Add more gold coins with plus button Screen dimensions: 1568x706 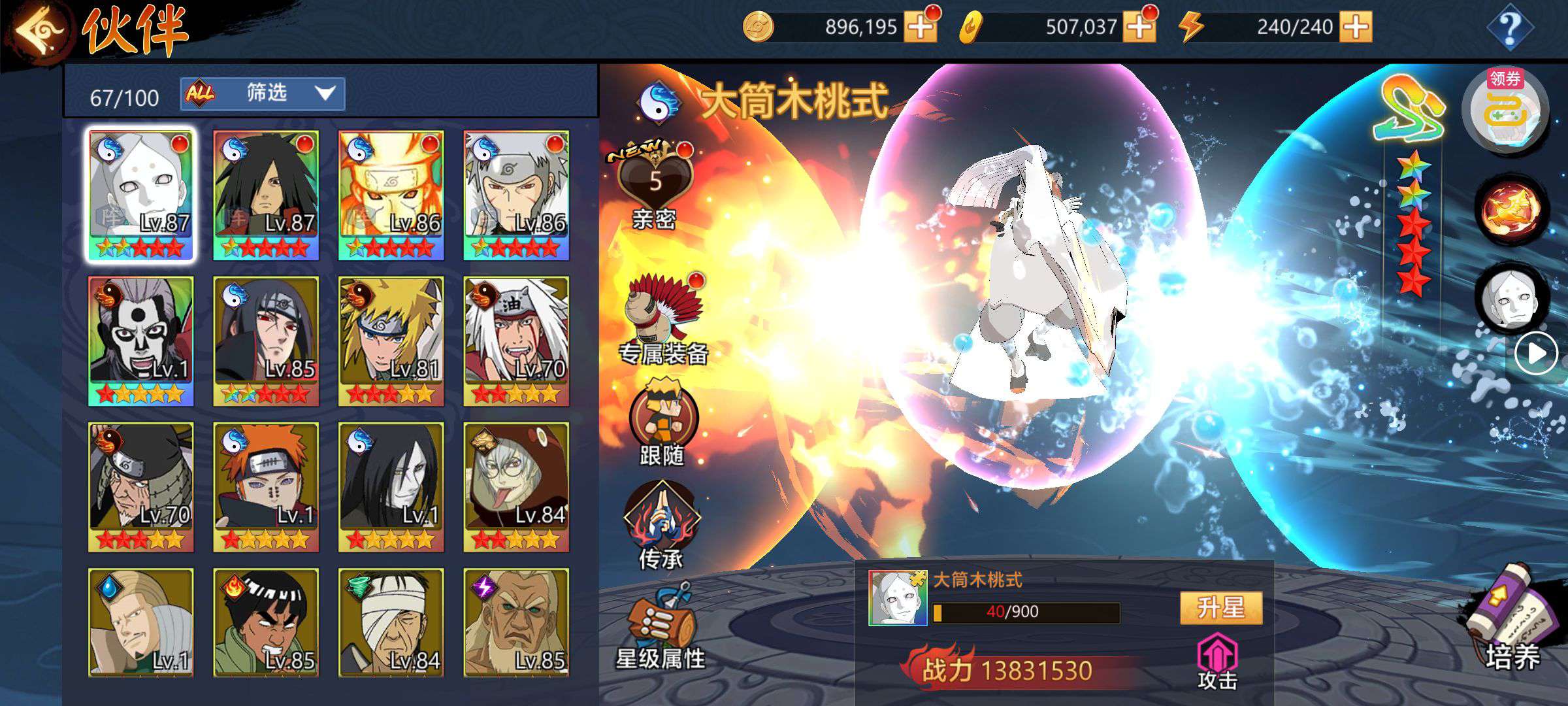(x=920, y=27)
